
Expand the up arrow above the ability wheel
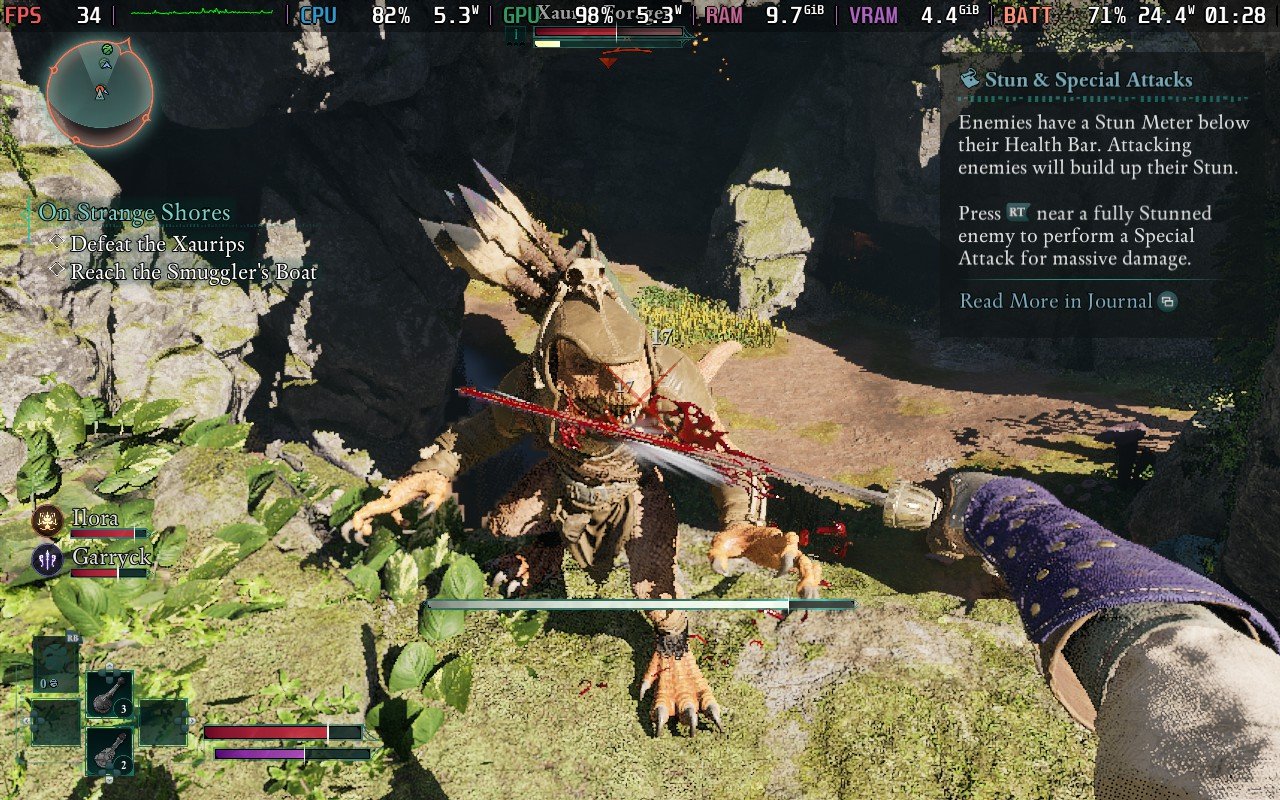110,665
